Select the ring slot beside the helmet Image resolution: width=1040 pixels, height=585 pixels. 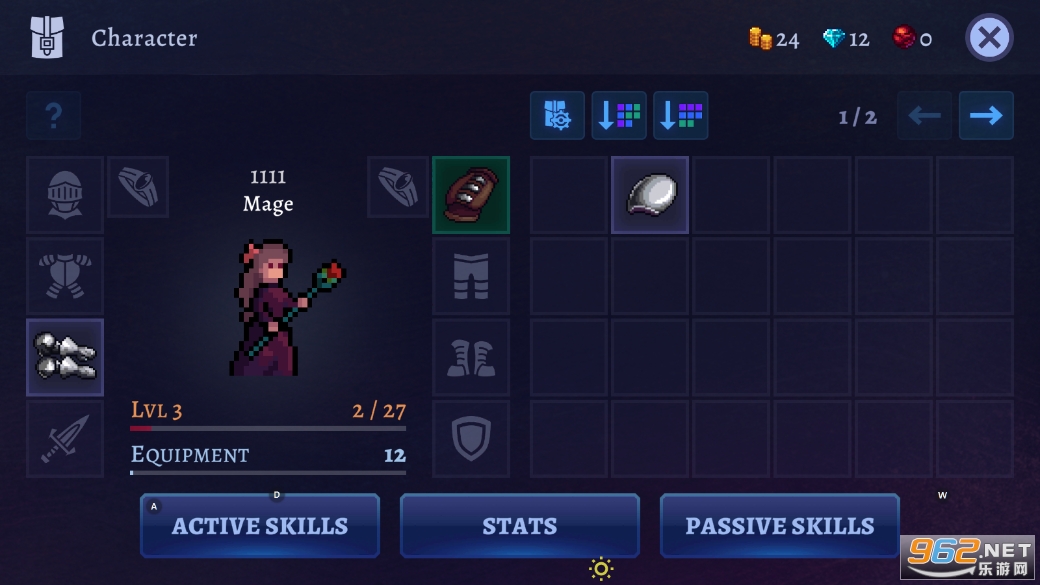point(138,186)
